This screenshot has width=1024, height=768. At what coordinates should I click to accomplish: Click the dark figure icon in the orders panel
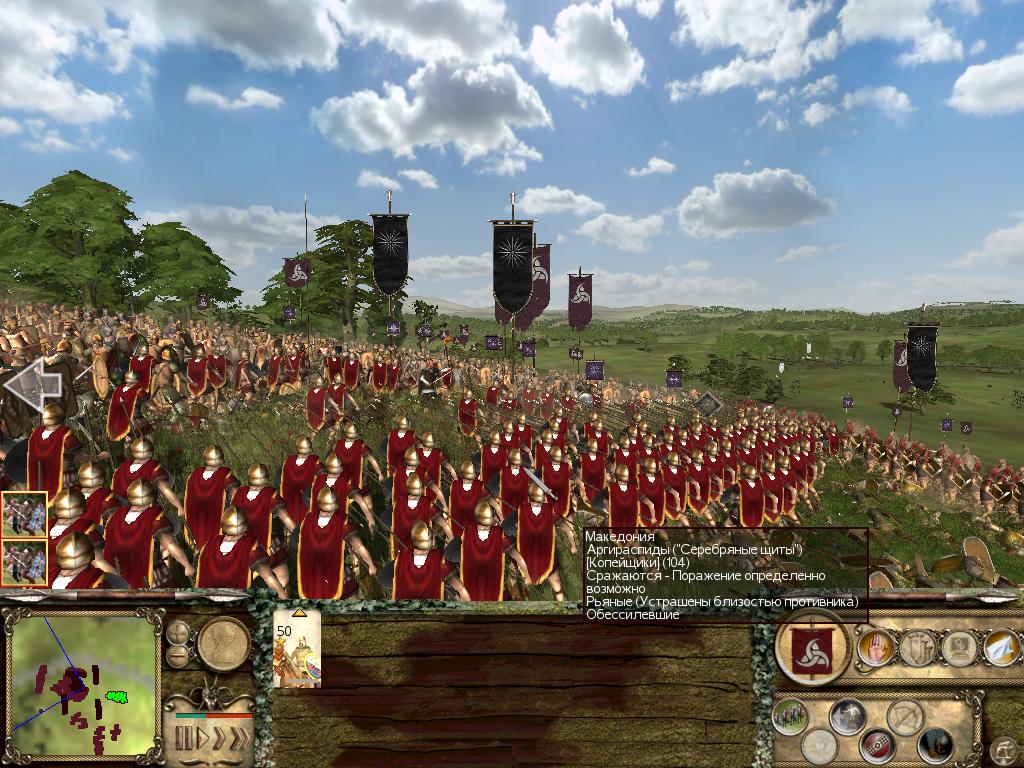coord(935,744)
